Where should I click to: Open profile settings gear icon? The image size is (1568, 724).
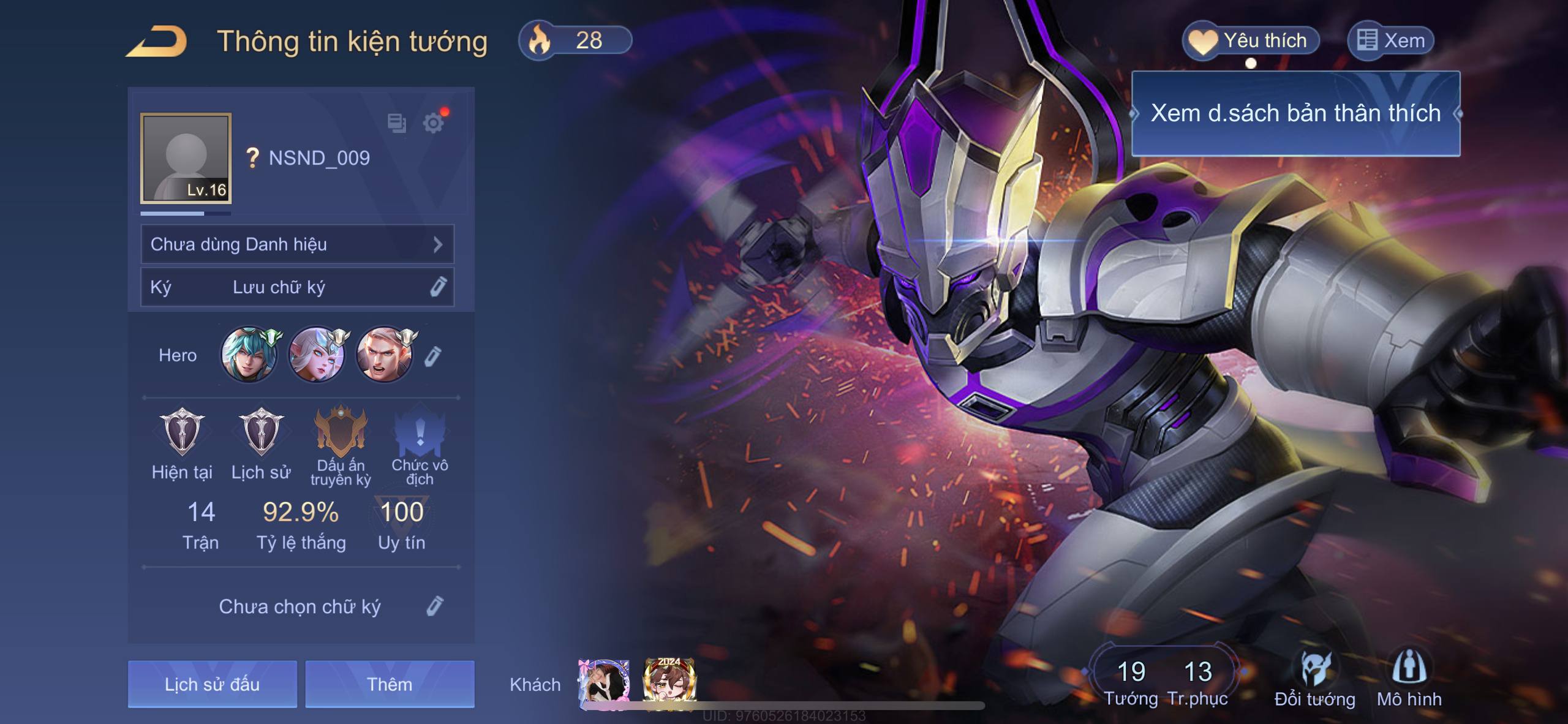[433, 123]
